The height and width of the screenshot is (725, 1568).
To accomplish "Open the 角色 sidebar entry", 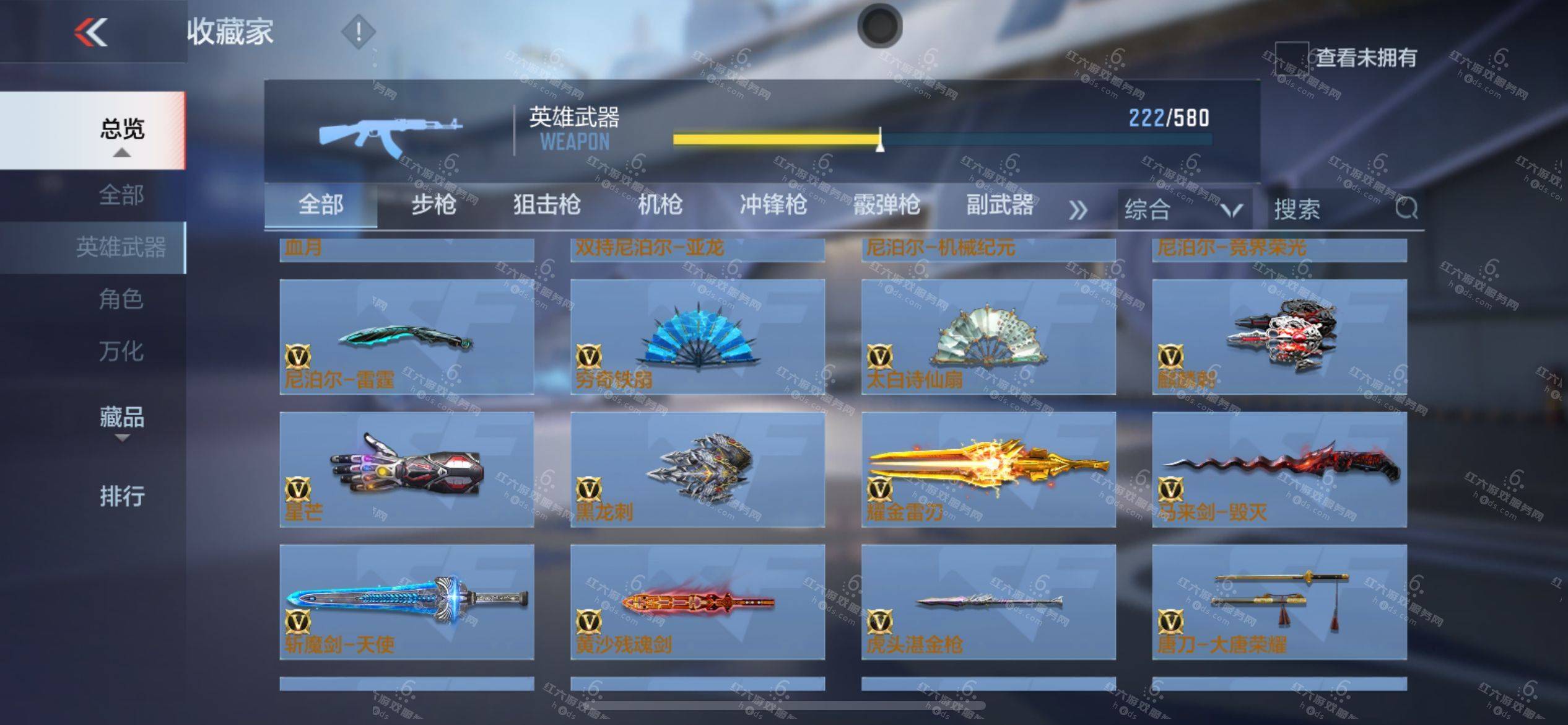I will click(x=121, y=299).
